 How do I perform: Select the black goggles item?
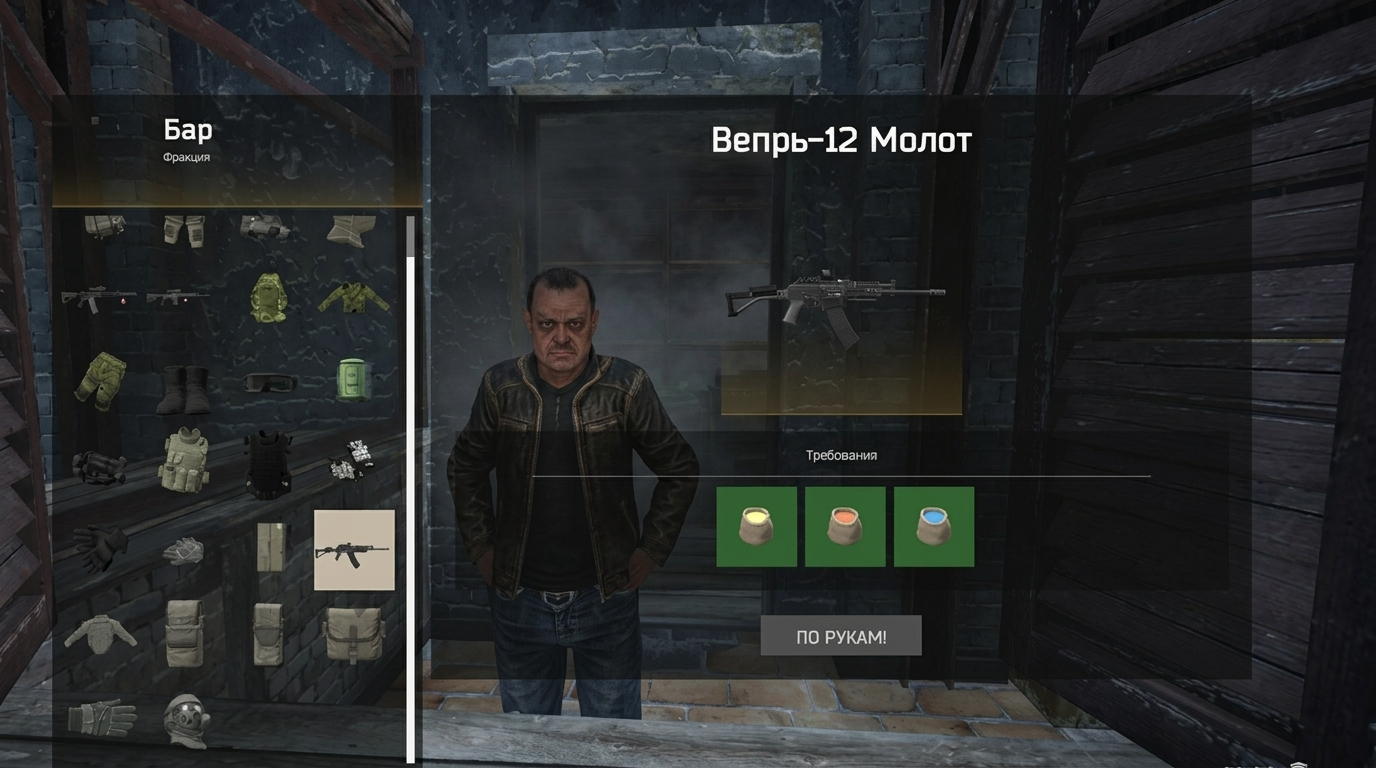(x=269, y=383)
